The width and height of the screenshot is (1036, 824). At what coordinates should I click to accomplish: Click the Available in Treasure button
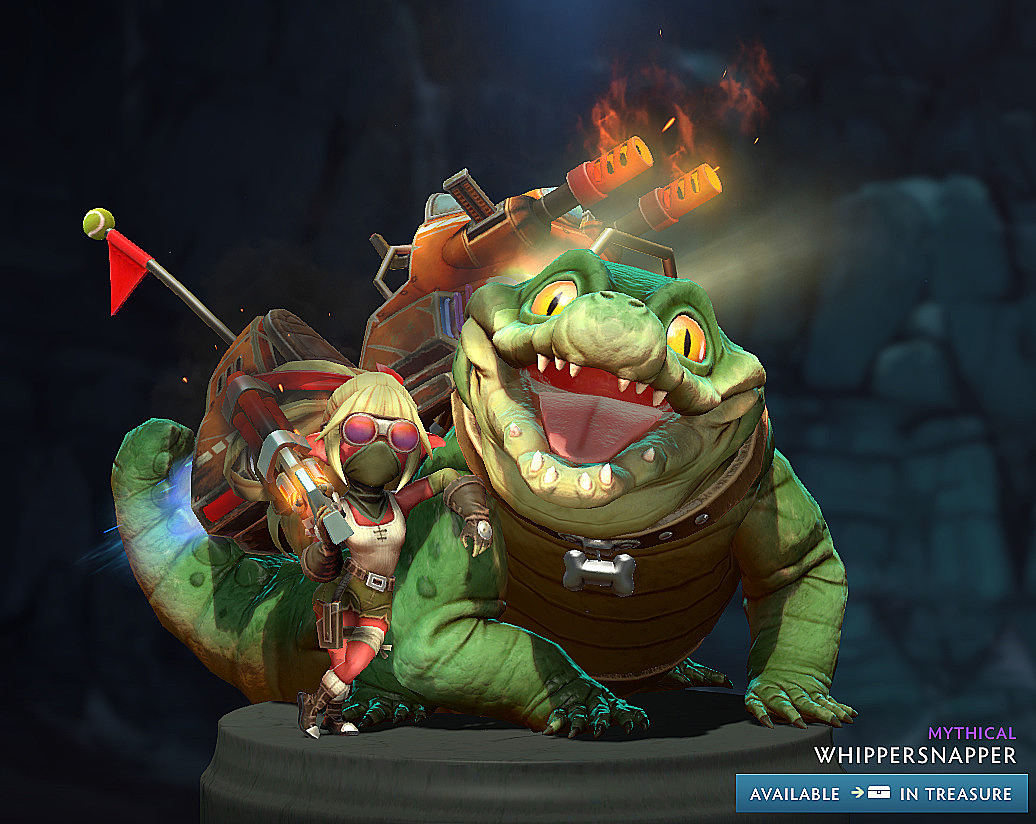[881, 793]
